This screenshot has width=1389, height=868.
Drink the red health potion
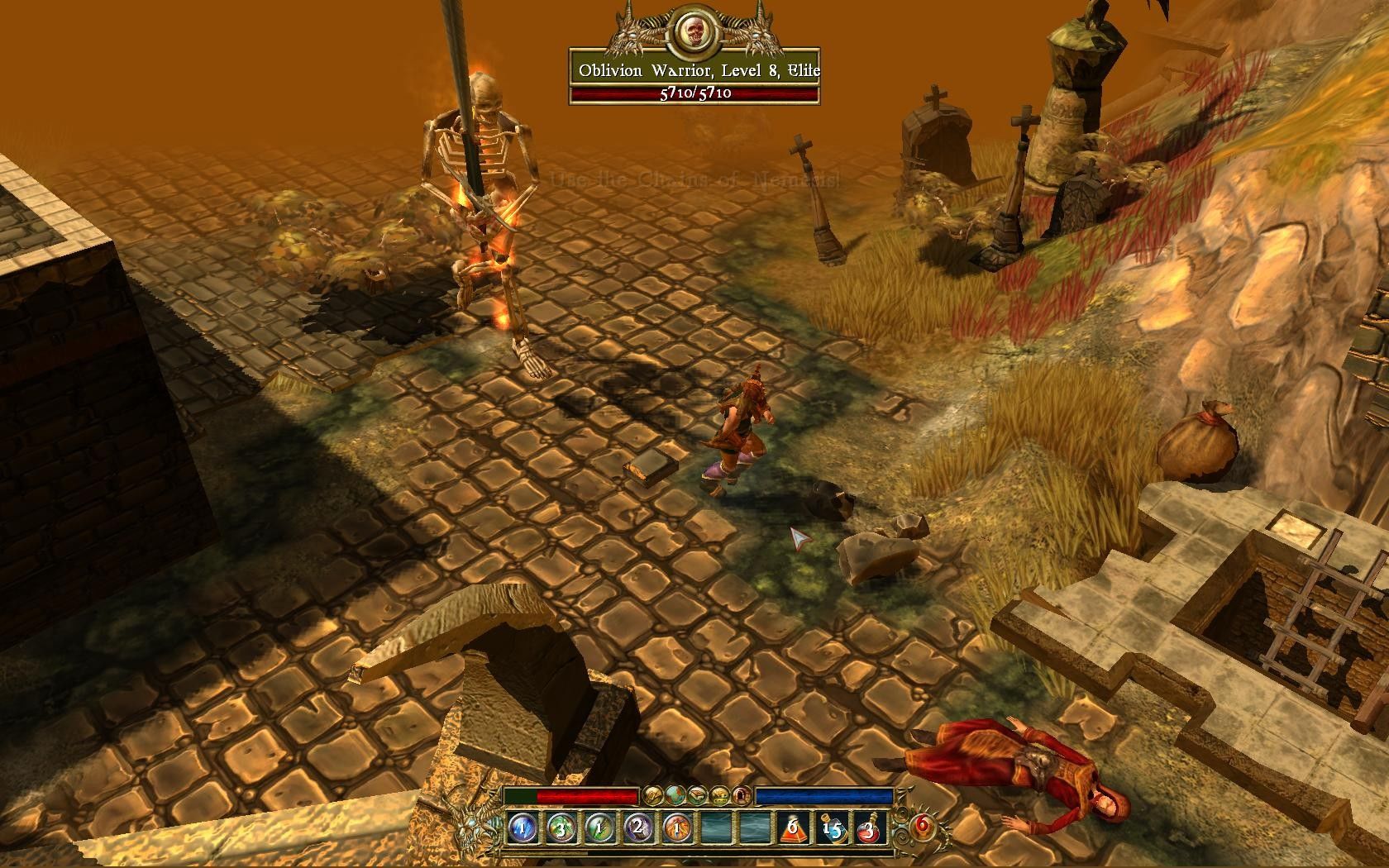click(x=870, y=827)
